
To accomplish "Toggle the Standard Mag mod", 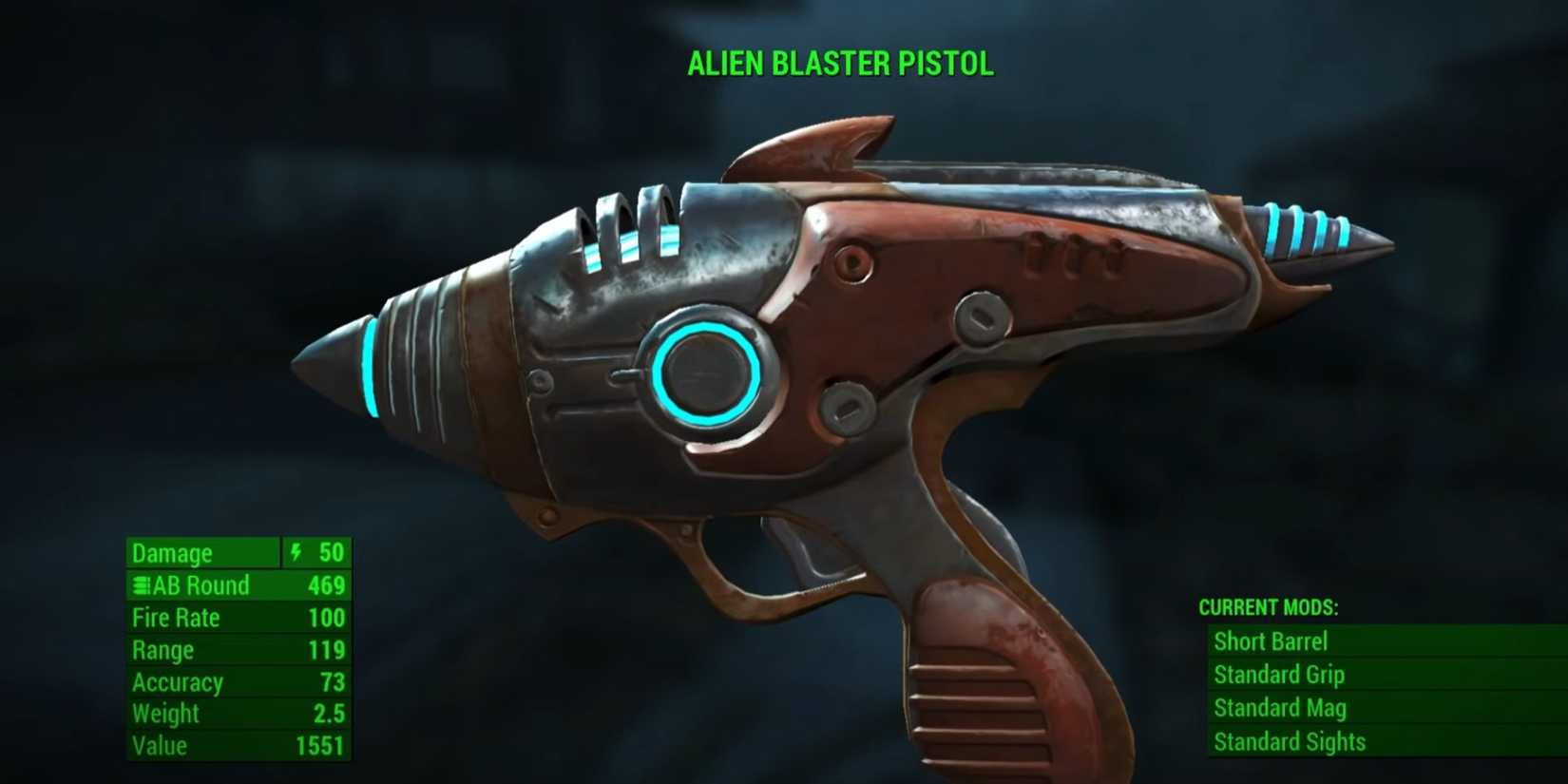I will pos(1278,708).
